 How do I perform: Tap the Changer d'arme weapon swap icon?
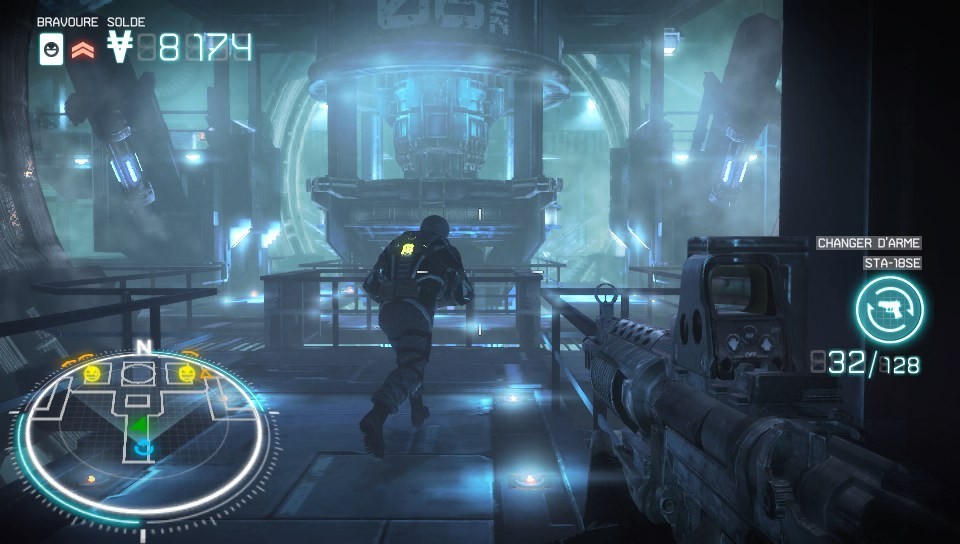pos(889,308)
